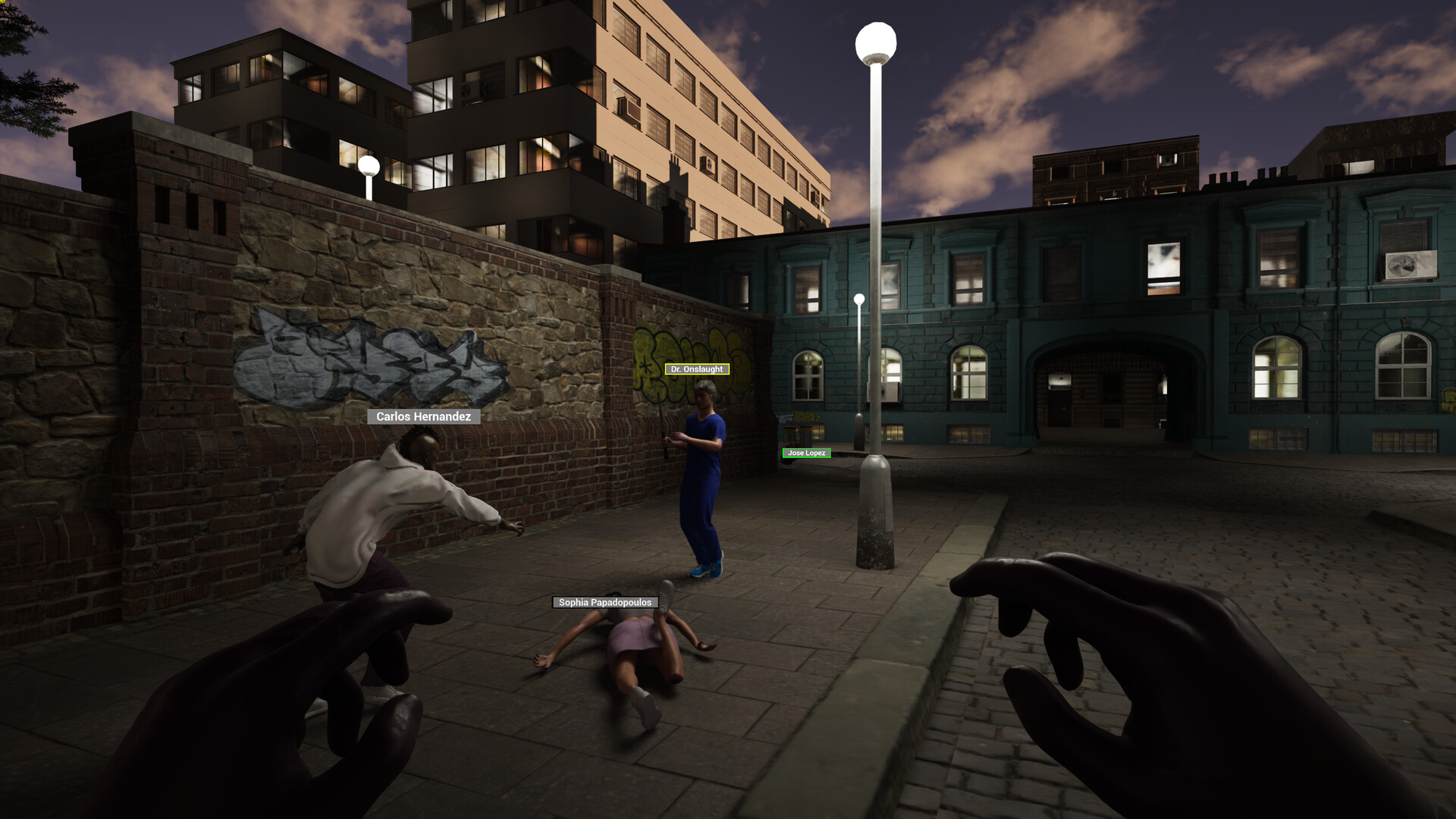Select the Jose Lopez name label
Viewport: 1456px width, 819px height.
[x=805, y=453]
